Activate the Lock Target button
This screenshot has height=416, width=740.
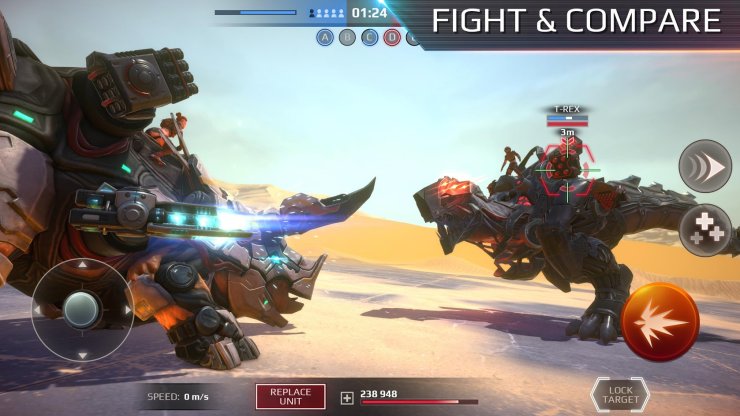[x=620, y=394]
